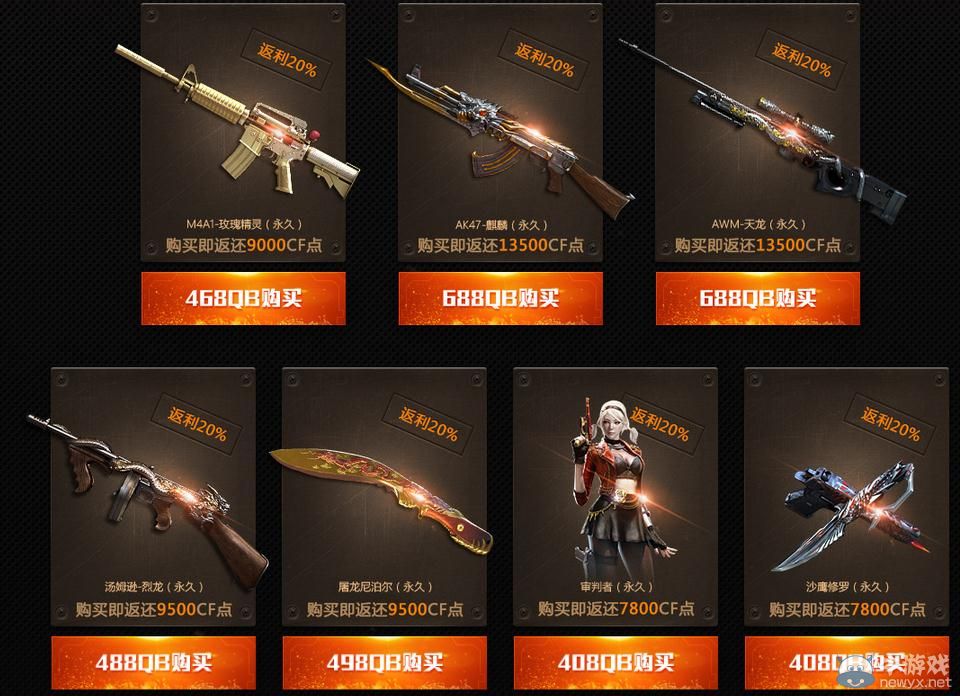Buy the 审判者 character for 408QB

pyautogui.click(x=615, y=662)
